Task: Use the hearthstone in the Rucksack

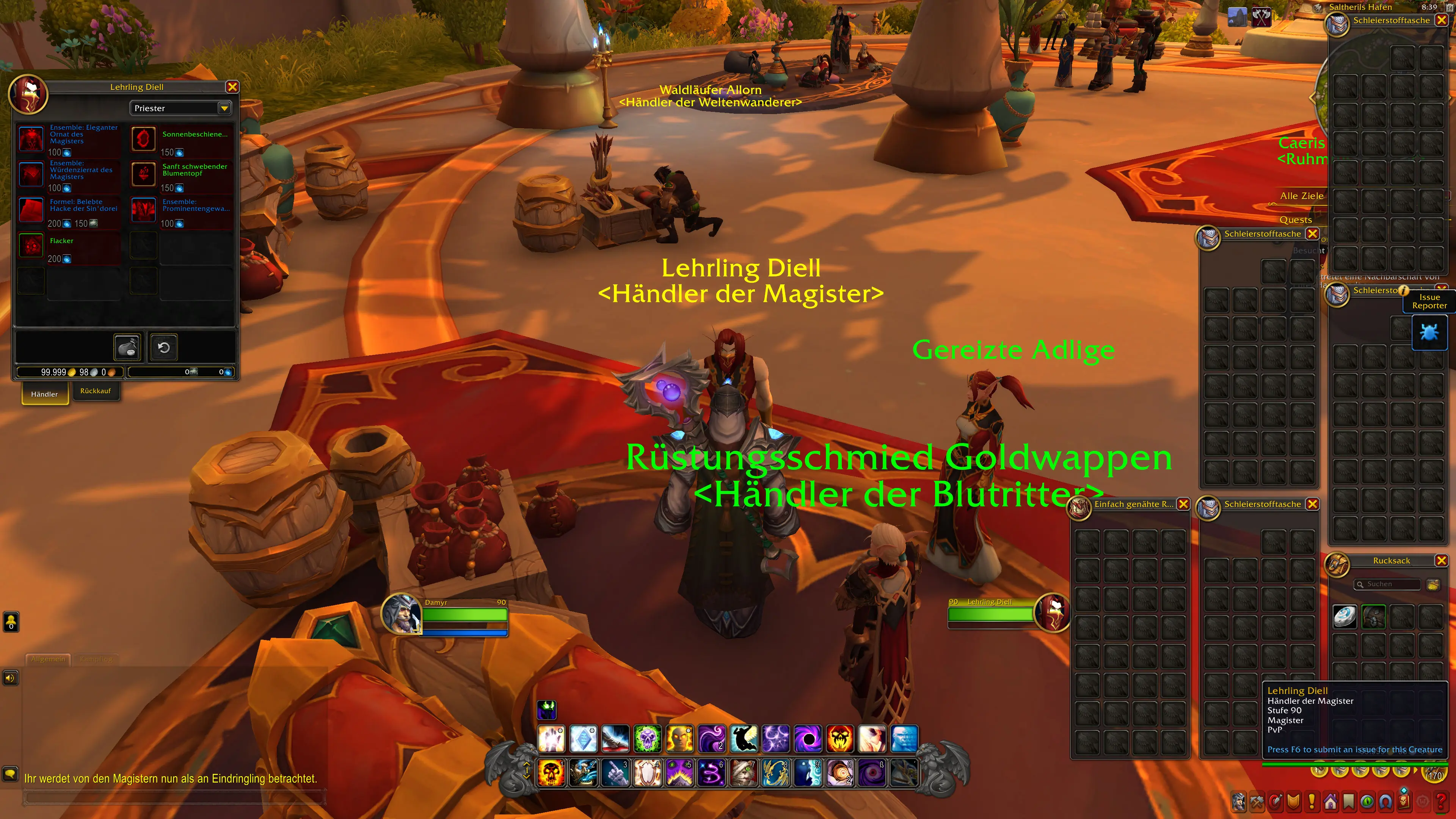Action: (1345, 617)
